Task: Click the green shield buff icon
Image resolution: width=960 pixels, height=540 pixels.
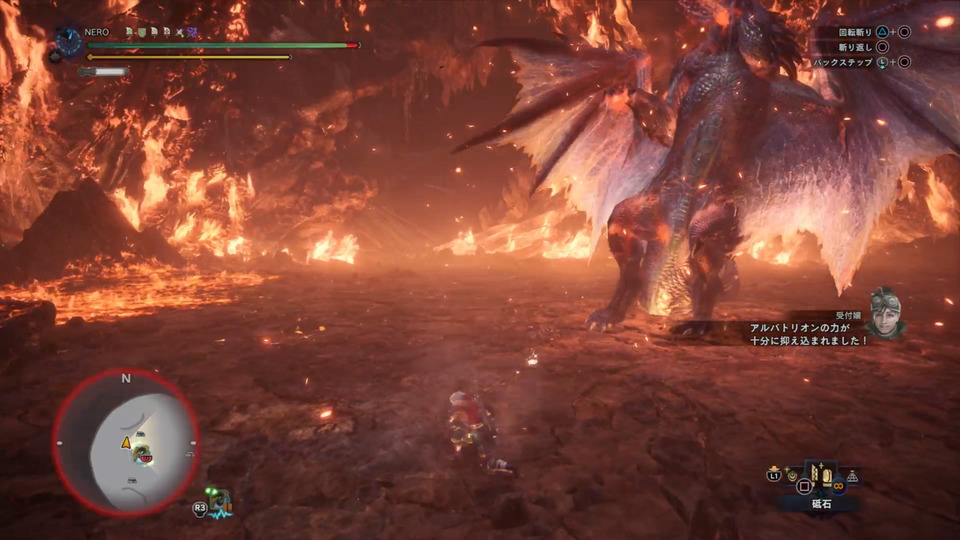Action: pos(141,33)
